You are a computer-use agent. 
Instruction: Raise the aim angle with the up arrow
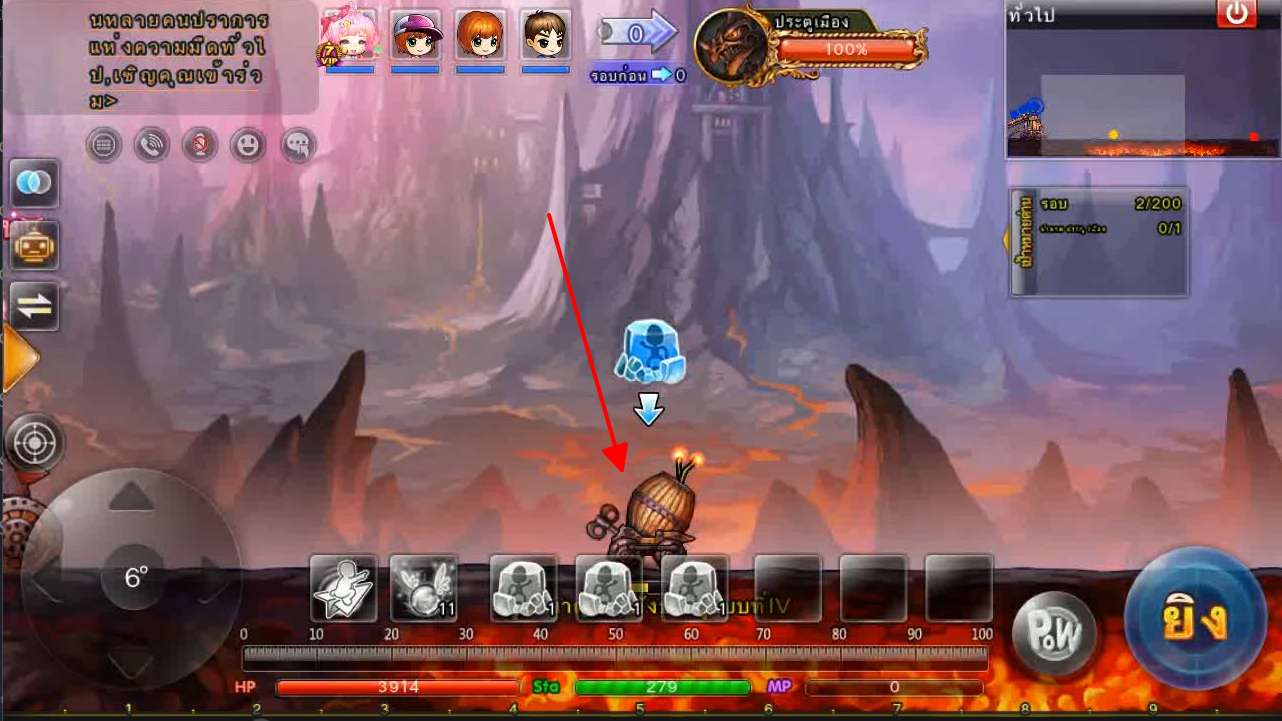click(x=129, y=497)
